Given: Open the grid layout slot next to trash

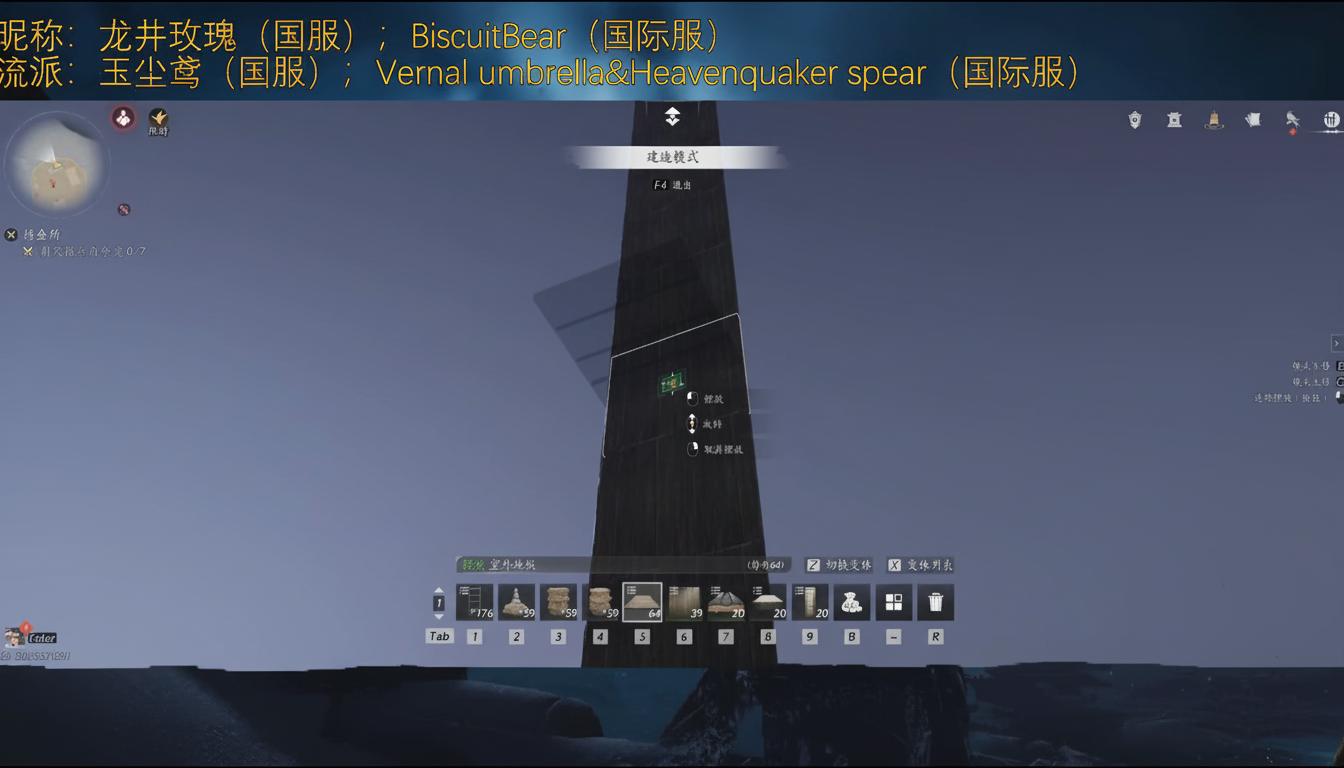Looking at the screenshot, I should click(893, 602).
